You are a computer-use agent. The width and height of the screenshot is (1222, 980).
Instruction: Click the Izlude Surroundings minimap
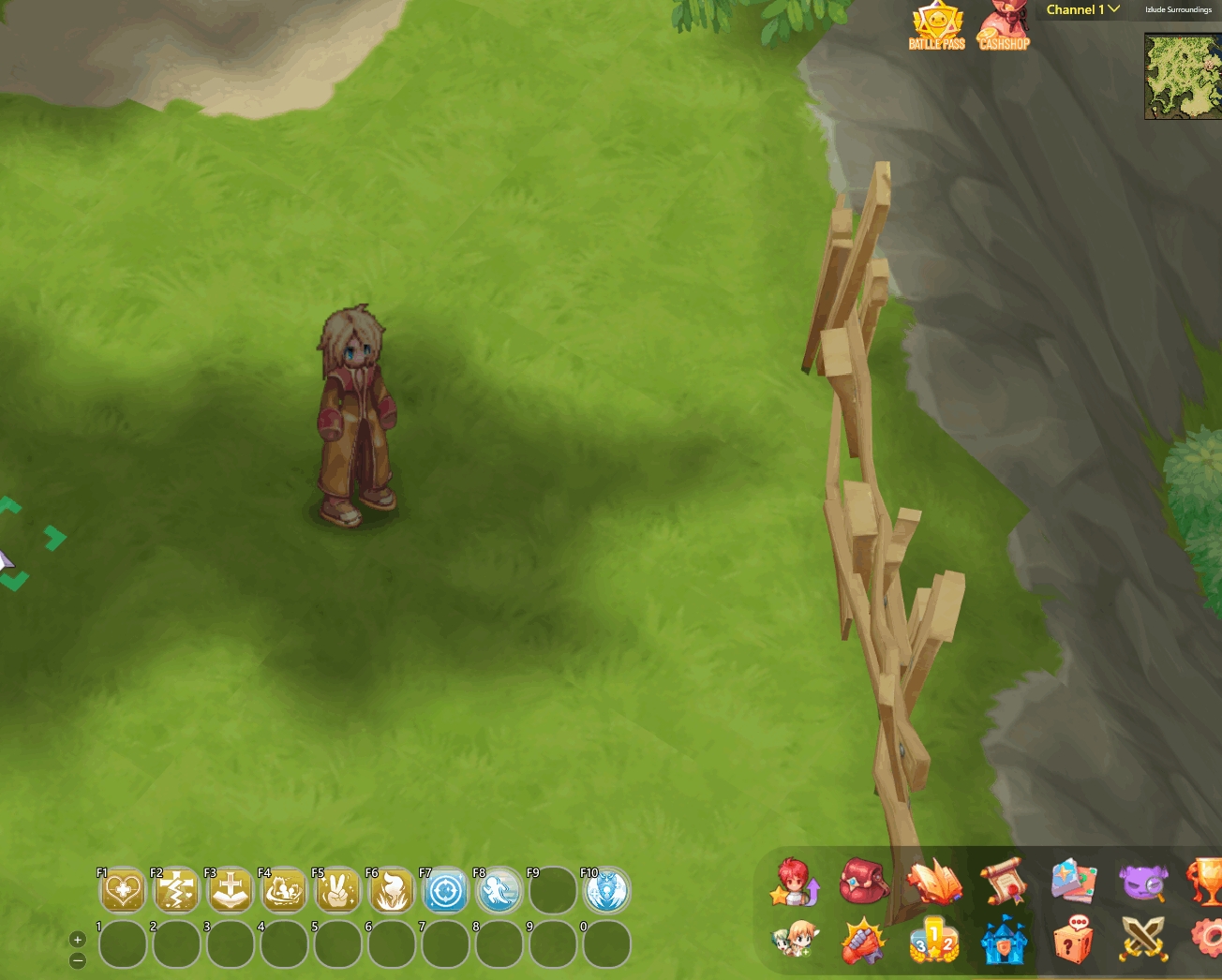pos(1183,76)
